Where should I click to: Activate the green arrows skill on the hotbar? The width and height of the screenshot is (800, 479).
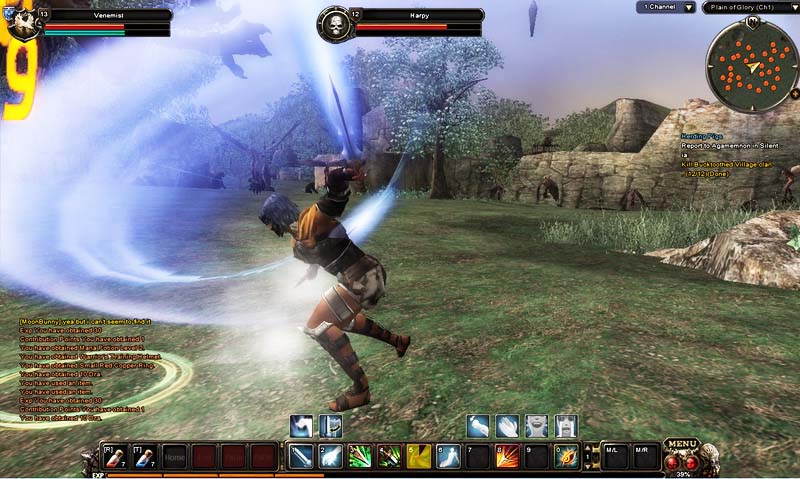point(360,457)
